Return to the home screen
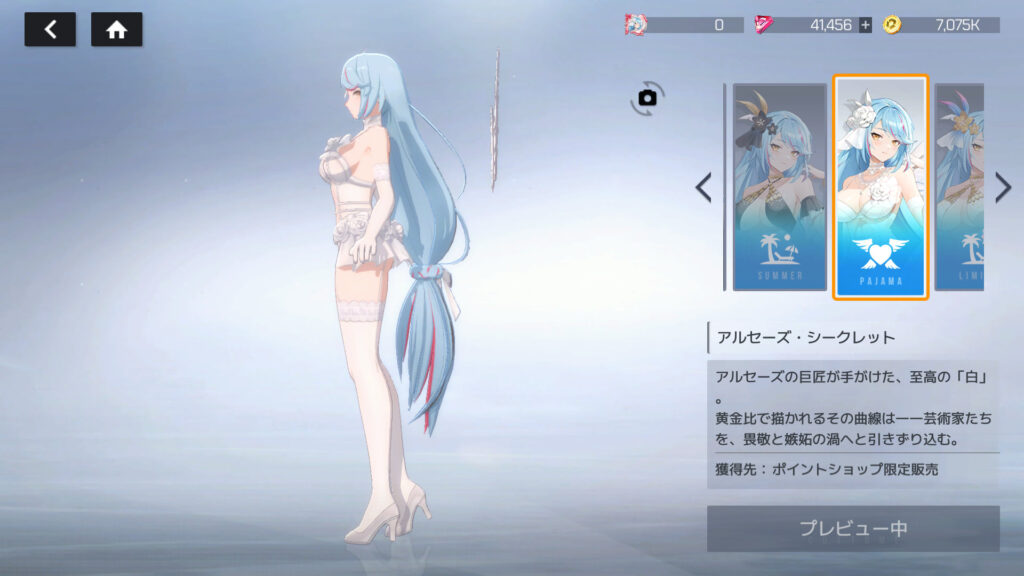Viewport: 1024px width, 576px height. pos(116,30)
